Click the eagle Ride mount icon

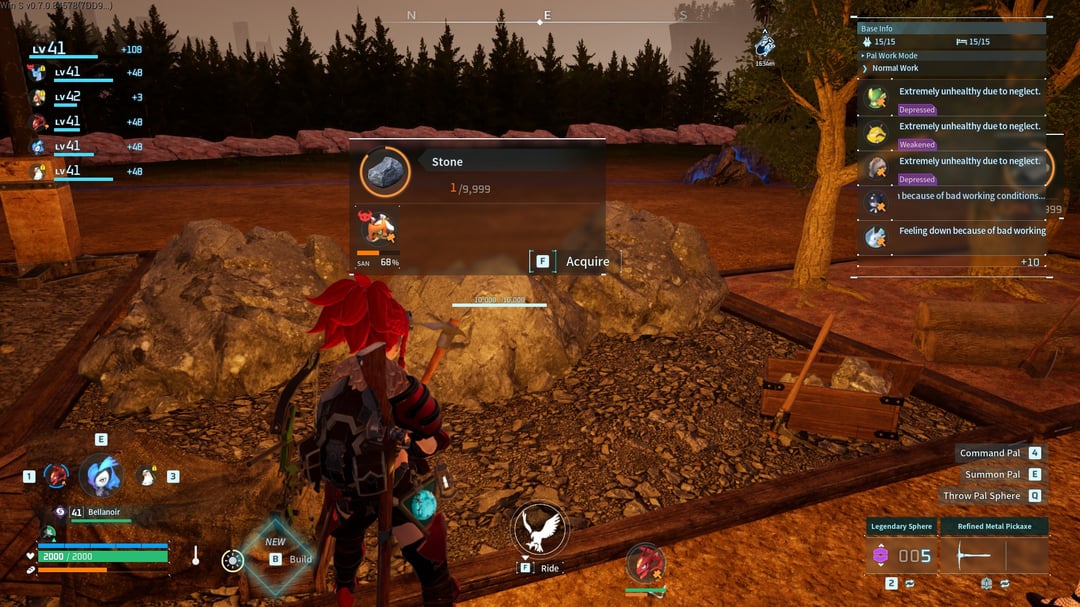click(x=540, y=529)
